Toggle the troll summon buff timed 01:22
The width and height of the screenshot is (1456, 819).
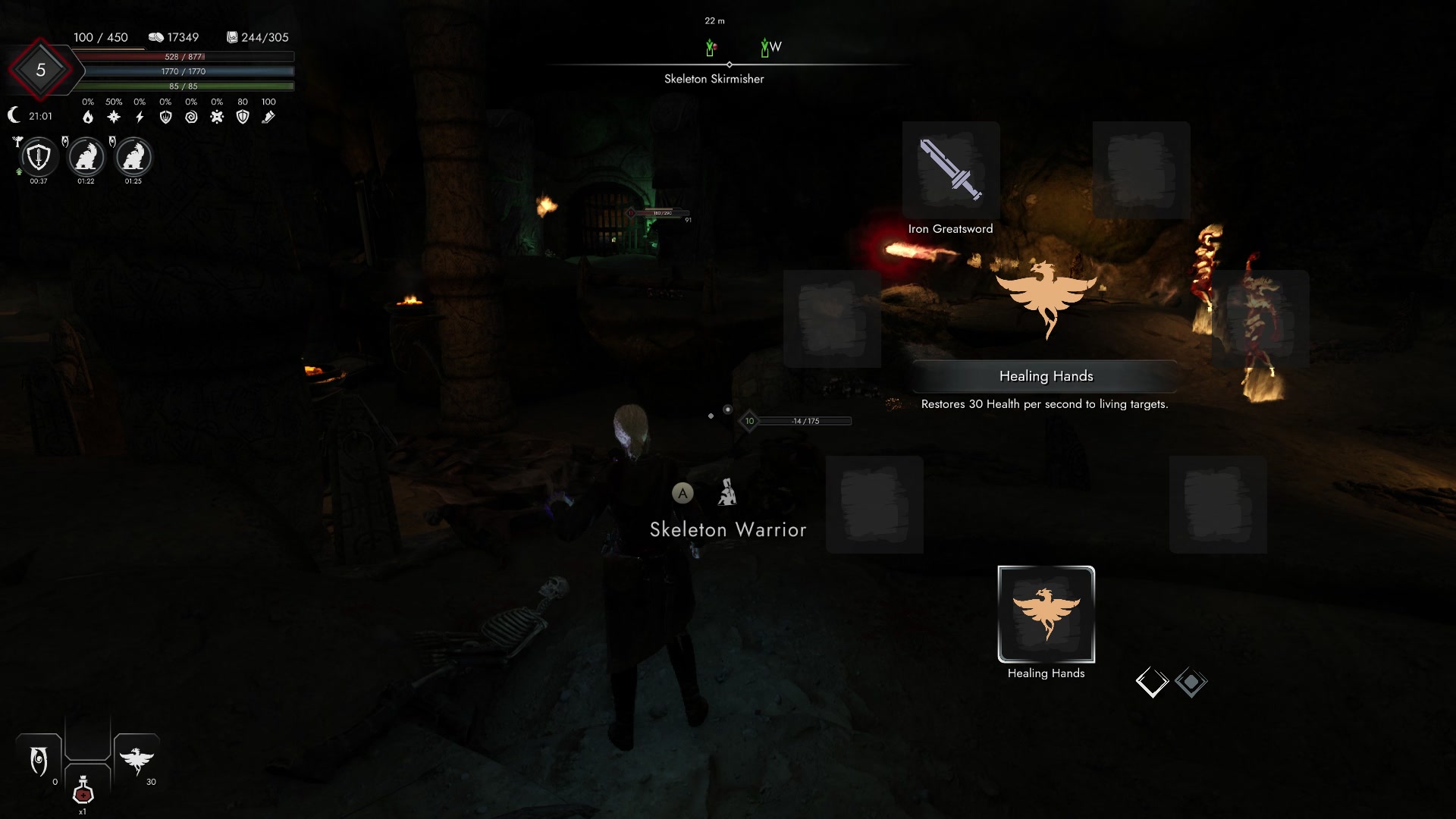point(85,158)
